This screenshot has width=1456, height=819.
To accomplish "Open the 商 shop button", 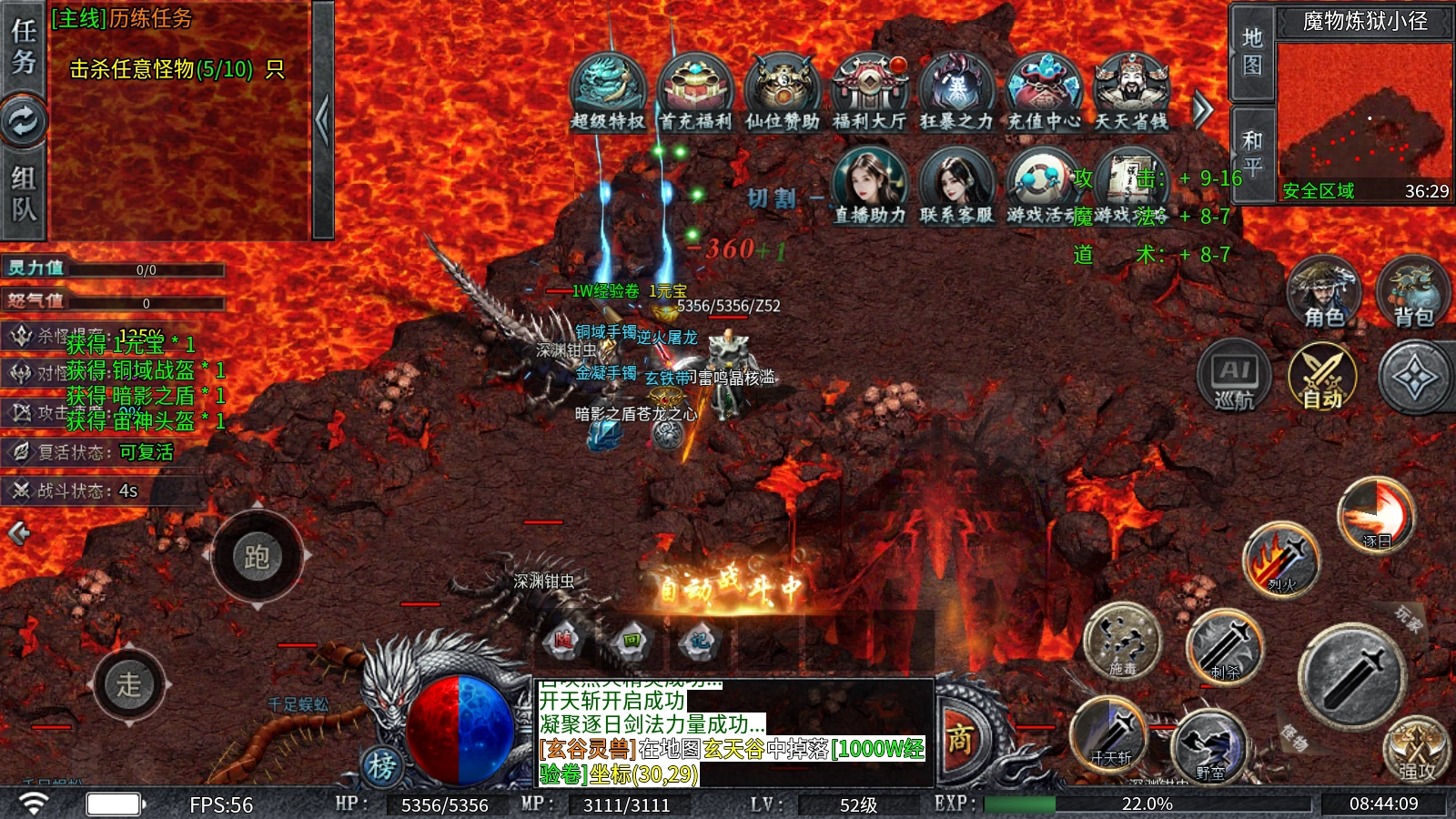I will [961, 739].
